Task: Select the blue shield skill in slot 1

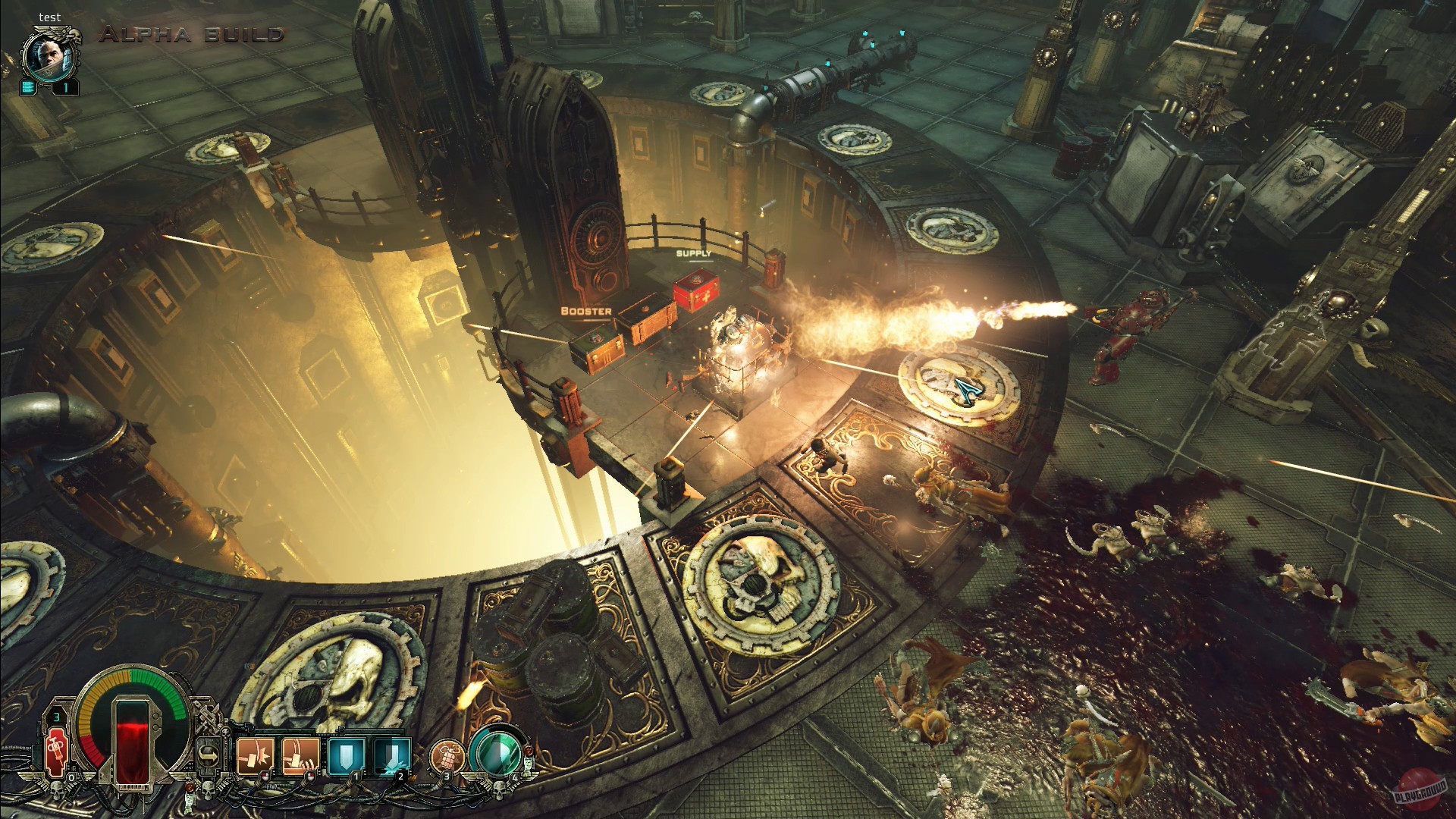Action: click(x=347, y=756)
